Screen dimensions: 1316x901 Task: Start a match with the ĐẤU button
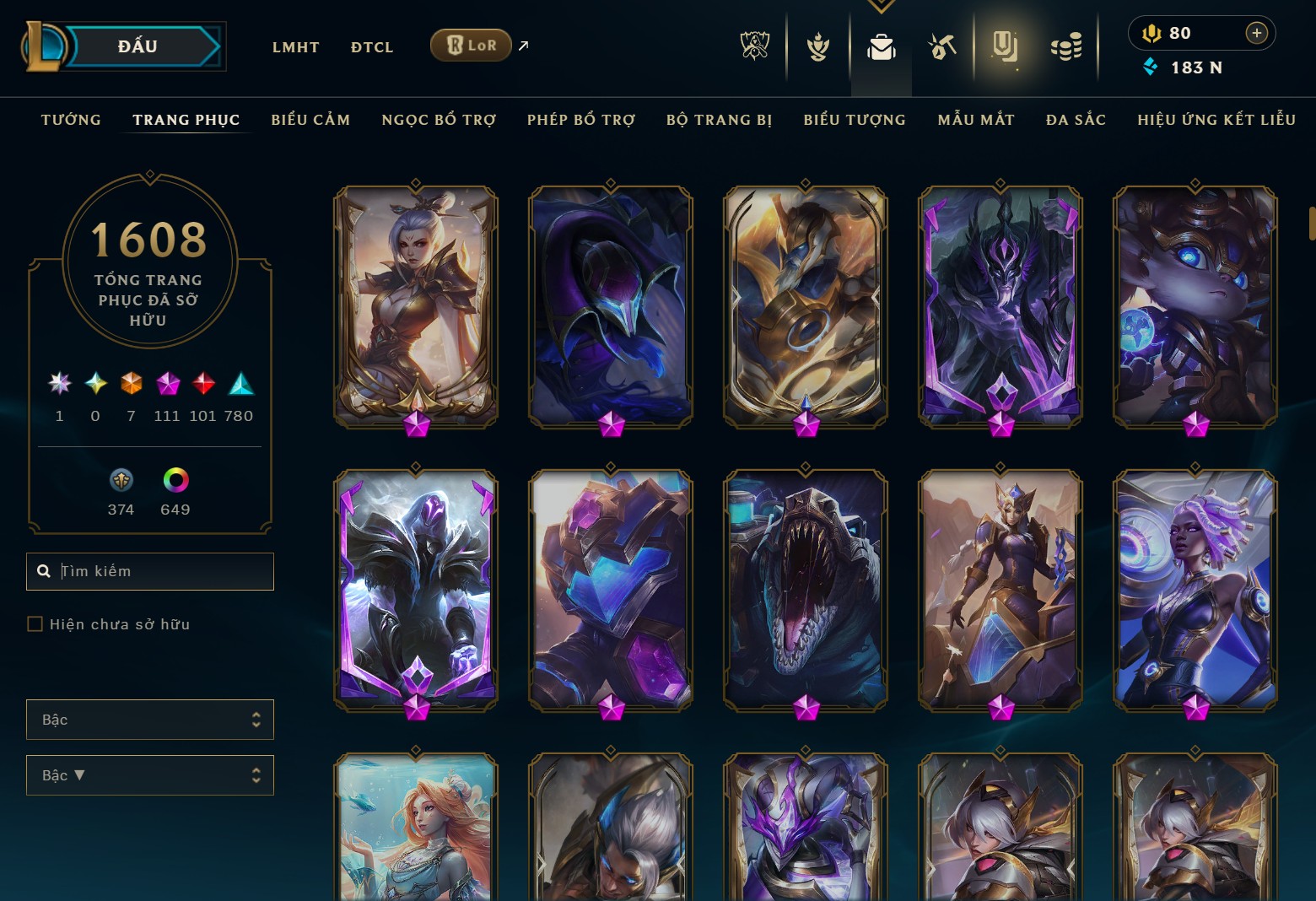pyautogui.click(x=139, y=46)
